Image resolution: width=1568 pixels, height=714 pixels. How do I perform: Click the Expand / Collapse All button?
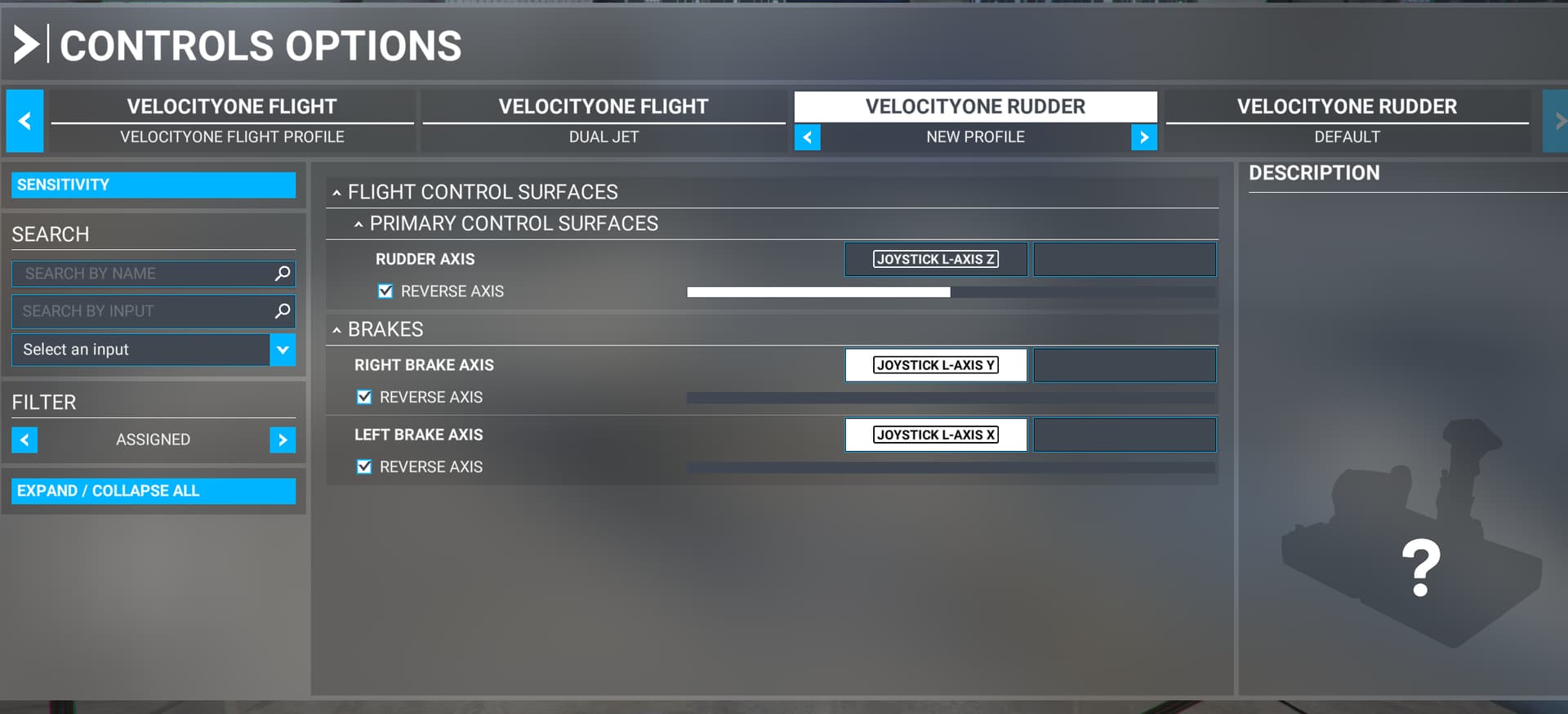[152, 490]
